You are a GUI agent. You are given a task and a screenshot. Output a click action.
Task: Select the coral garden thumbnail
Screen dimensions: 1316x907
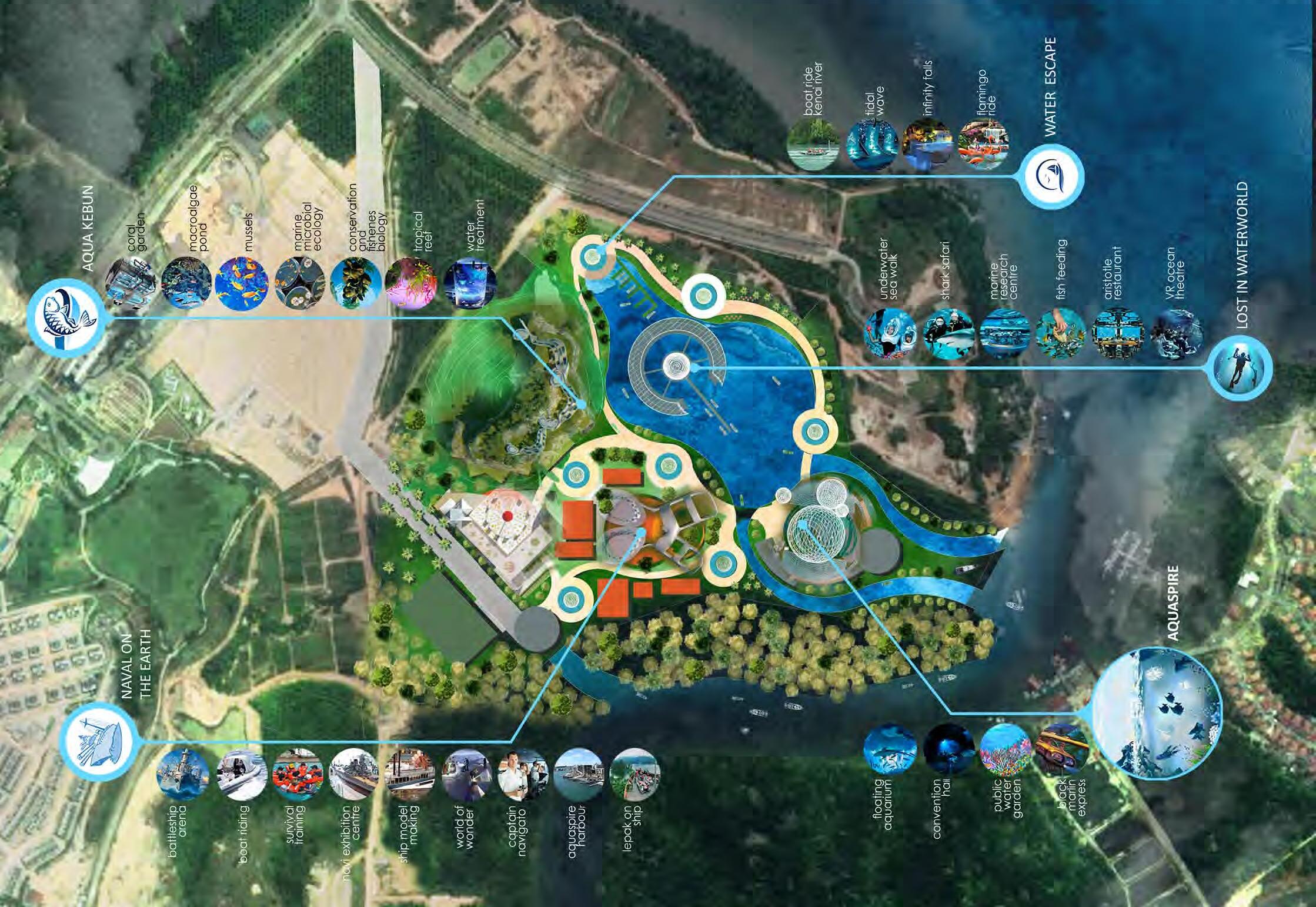point(132,283)
